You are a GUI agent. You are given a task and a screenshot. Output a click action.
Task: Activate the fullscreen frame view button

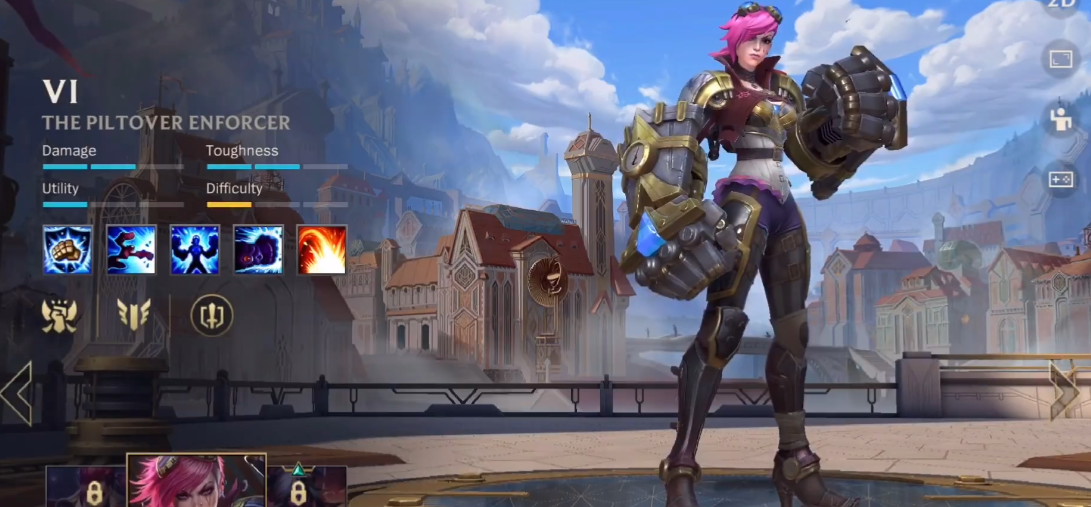coord(1060,61)
